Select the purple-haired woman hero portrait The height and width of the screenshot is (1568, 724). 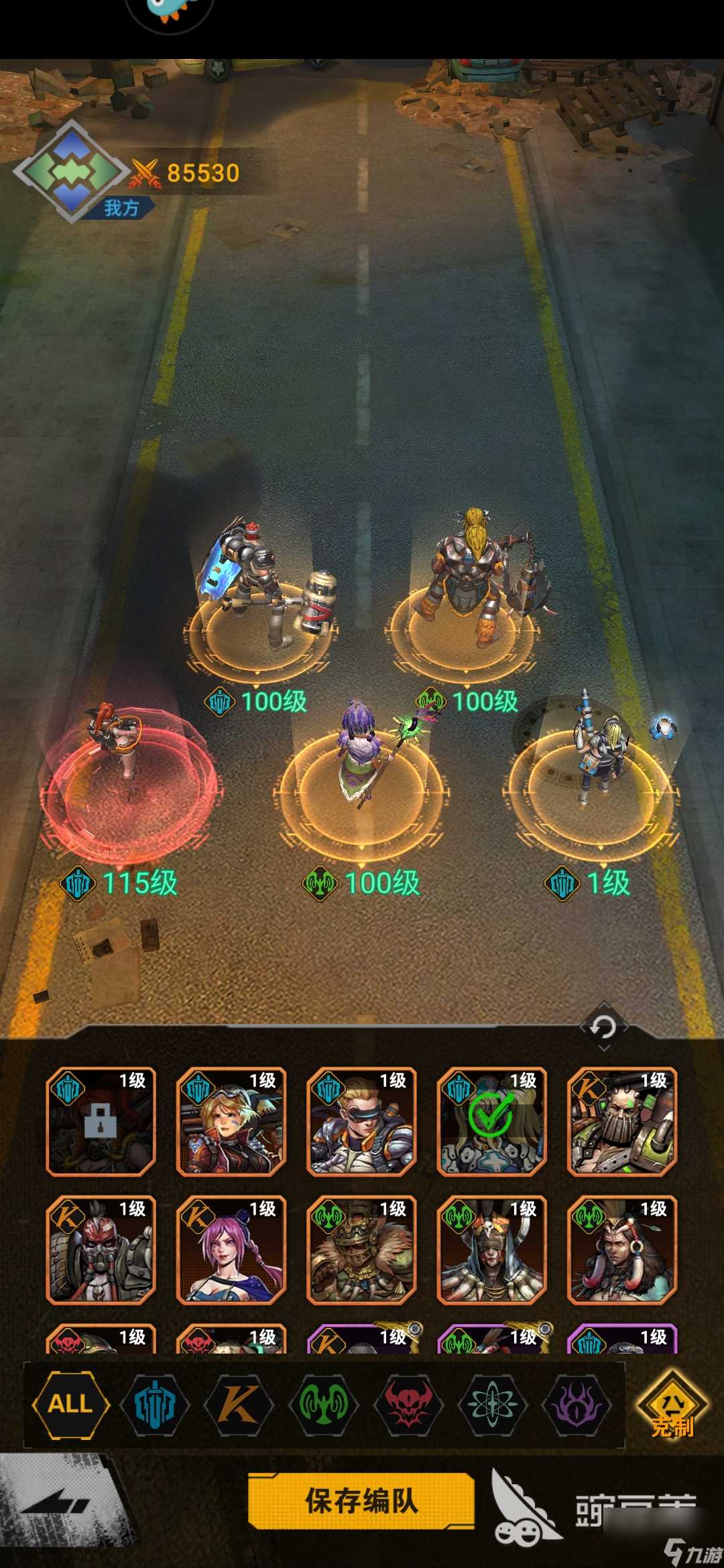click(231, 1250)
